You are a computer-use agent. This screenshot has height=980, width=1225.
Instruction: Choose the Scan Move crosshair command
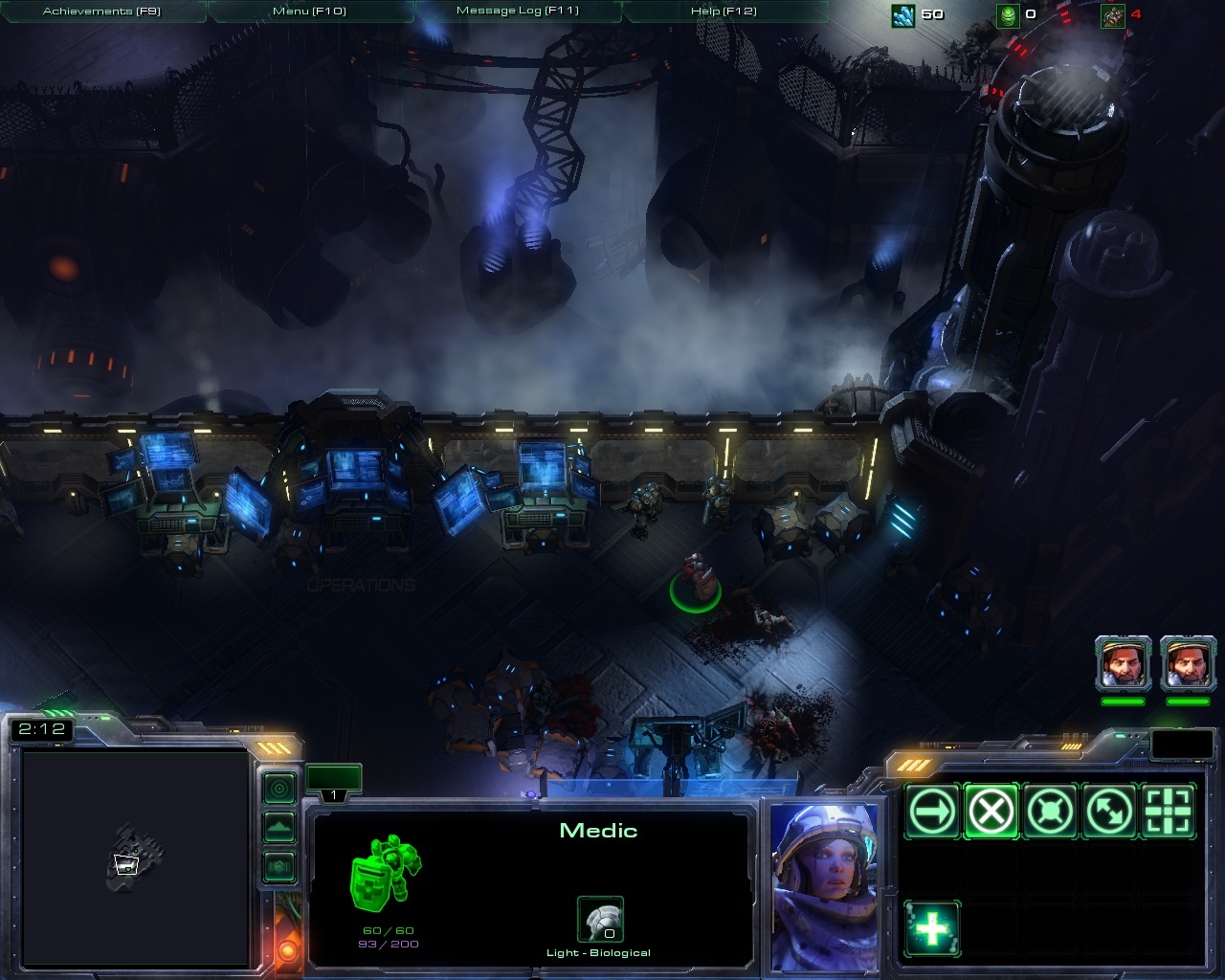click(x=1169, y=813)
